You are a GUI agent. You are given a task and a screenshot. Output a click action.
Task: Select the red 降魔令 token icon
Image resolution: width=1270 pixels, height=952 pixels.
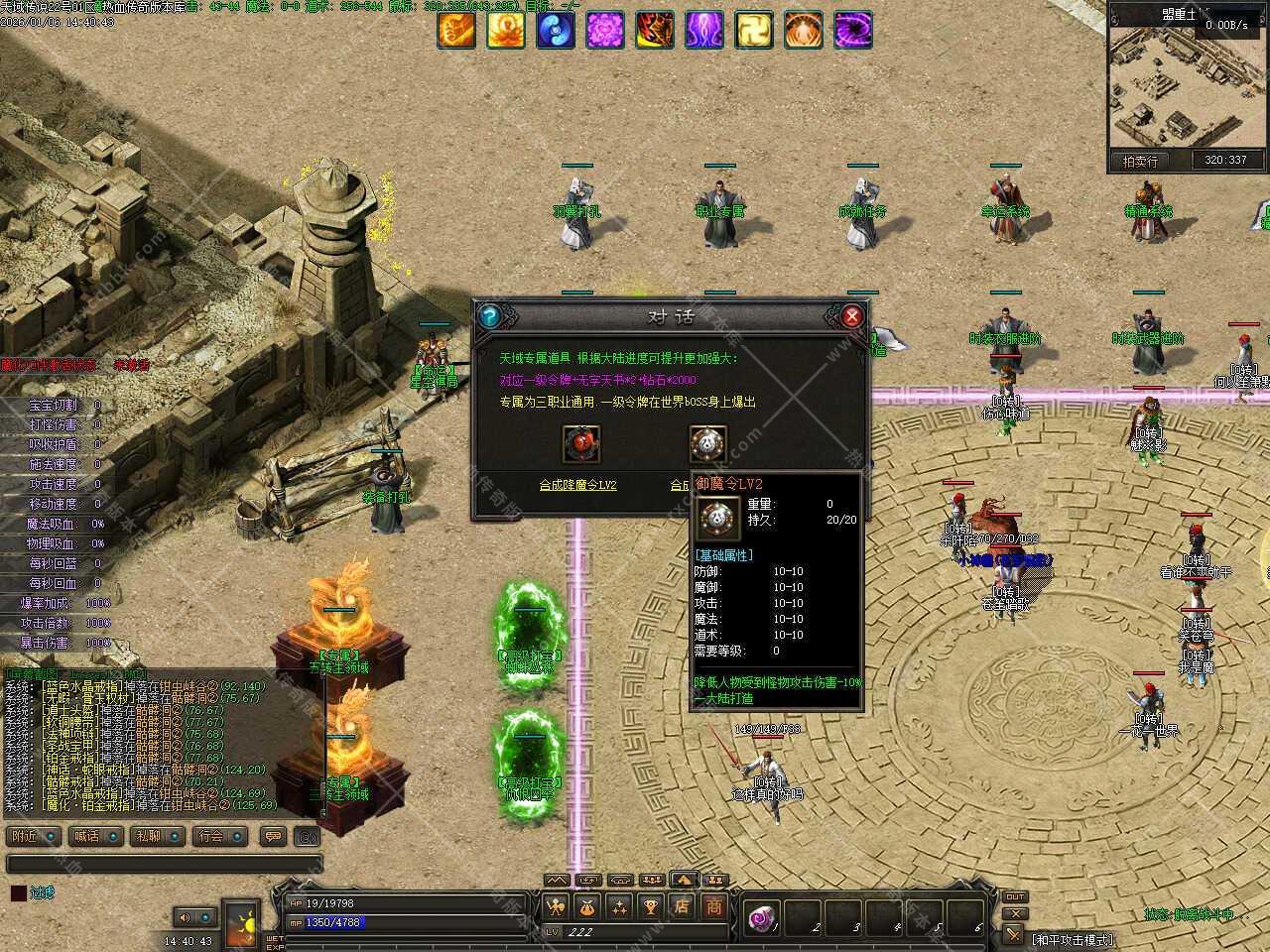tap(581, 443)
